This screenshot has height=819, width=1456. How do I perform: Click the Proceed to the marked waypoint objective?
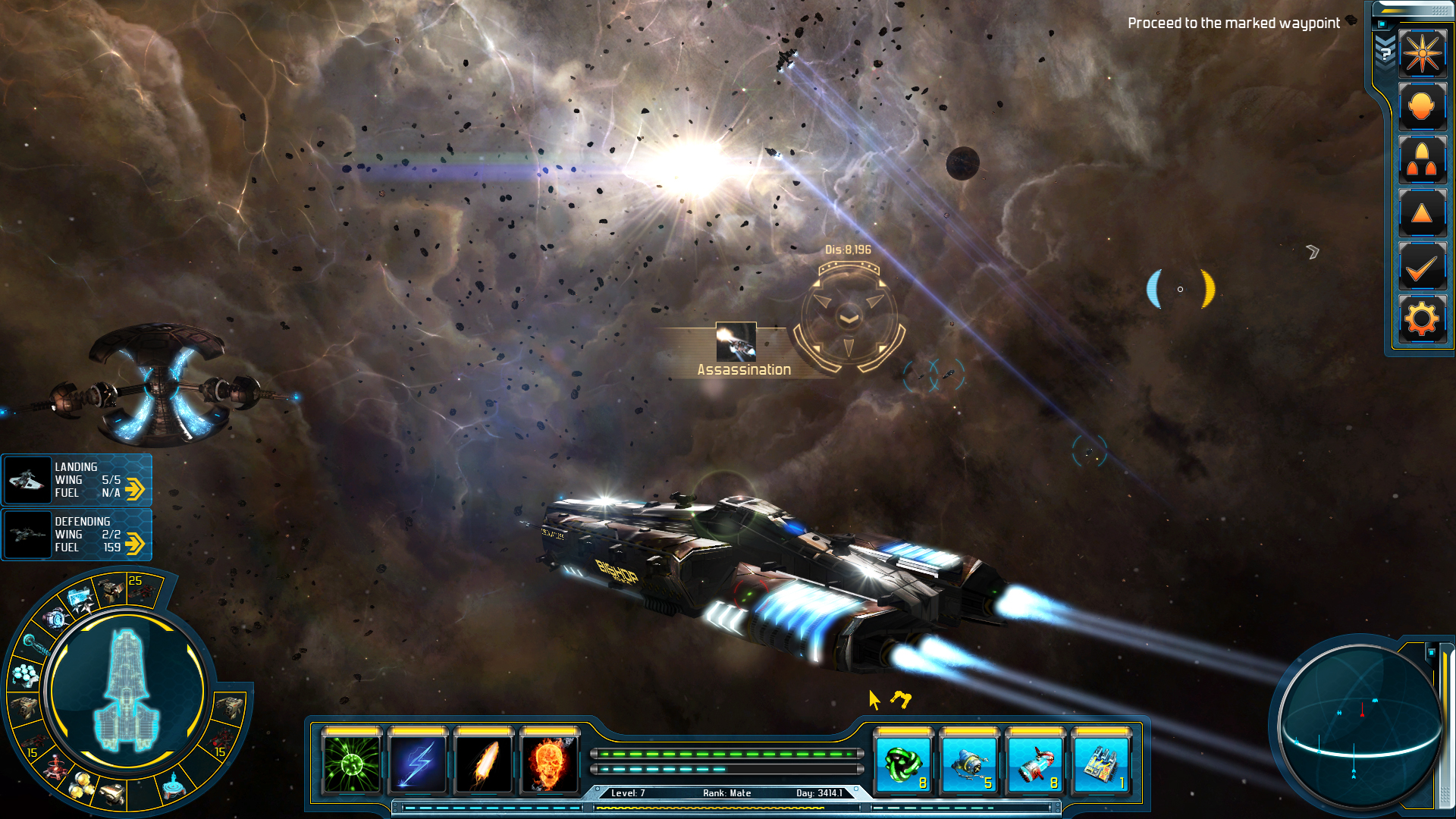pyautogui.click(x=1233, y=23)
